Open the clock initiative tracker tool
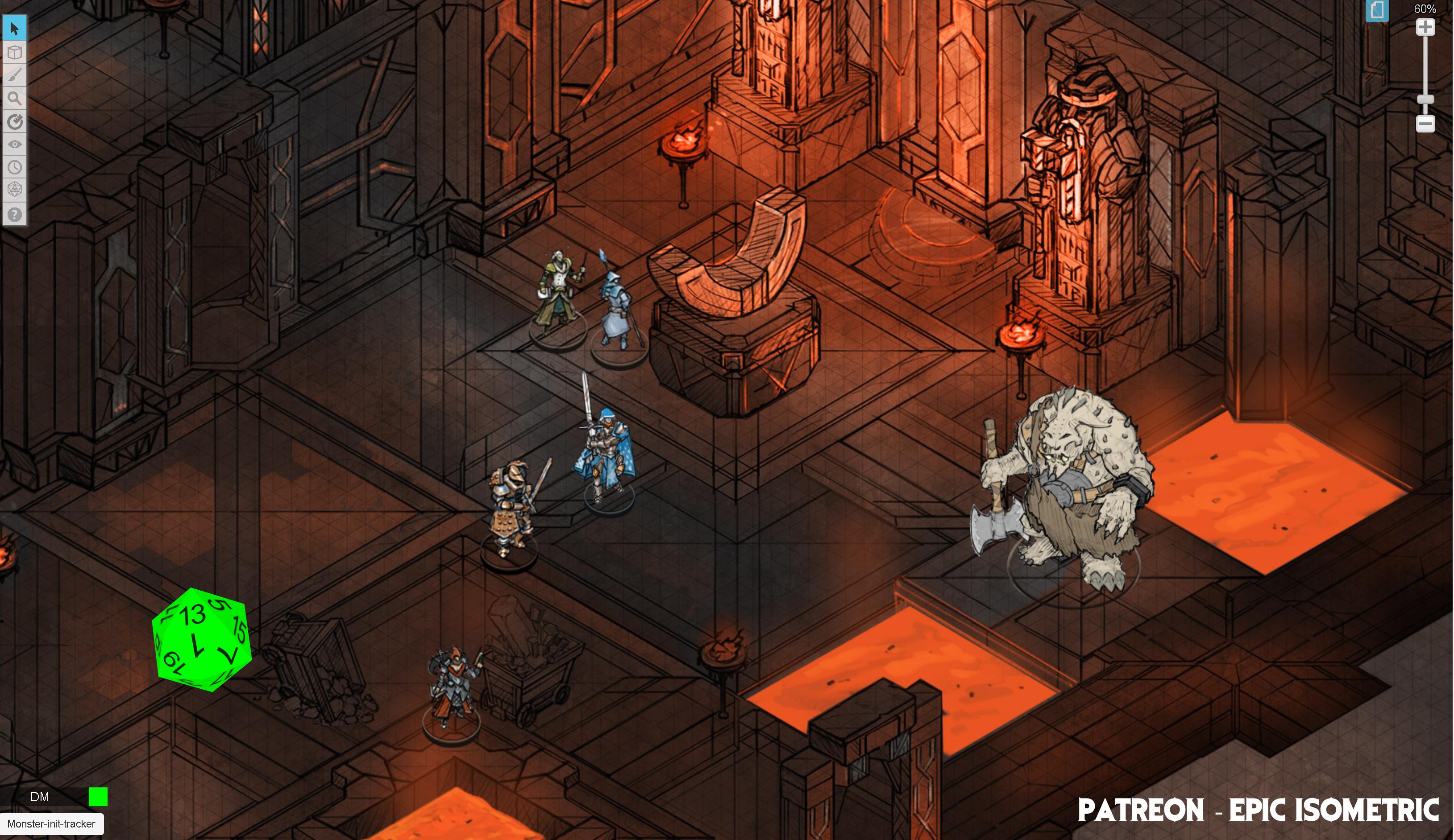This screenshot has width=1454, height=840. 16,168
